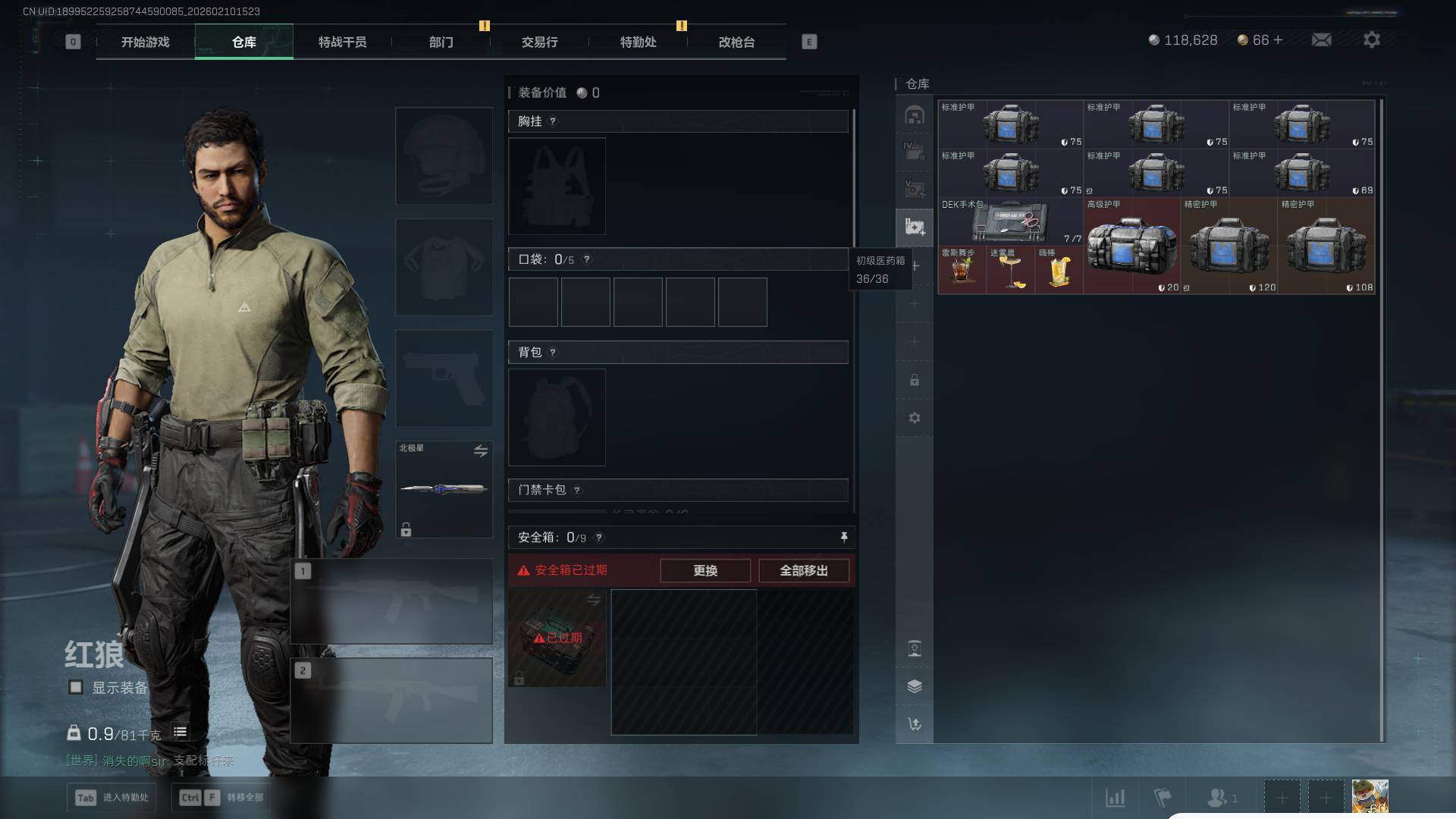Open the 开始游戏 tab

(145, 42)
